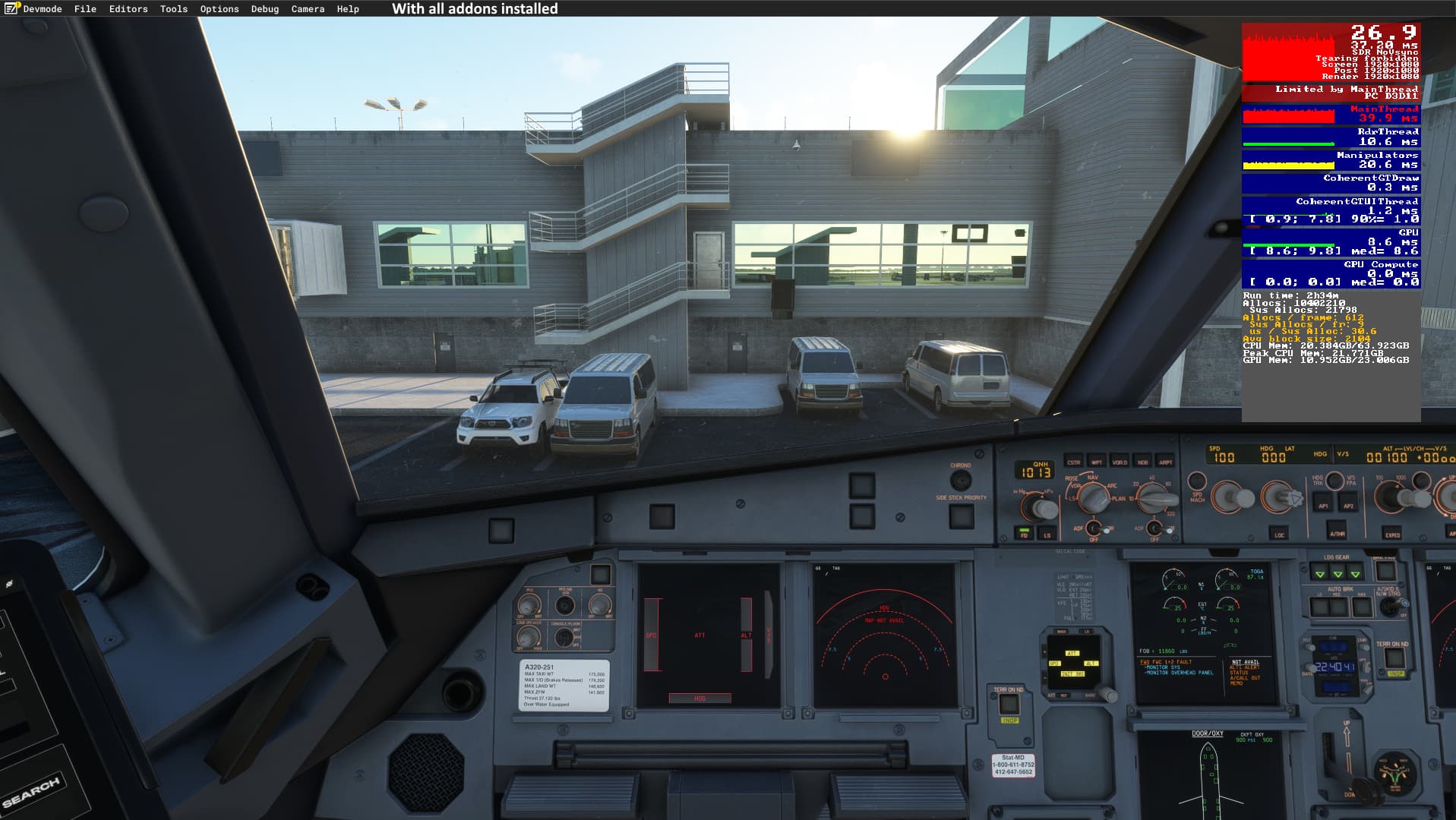This screenshot has height=820, width=1456.
Task: Expand the Editors menu
Action: click(x=128, y=9)
